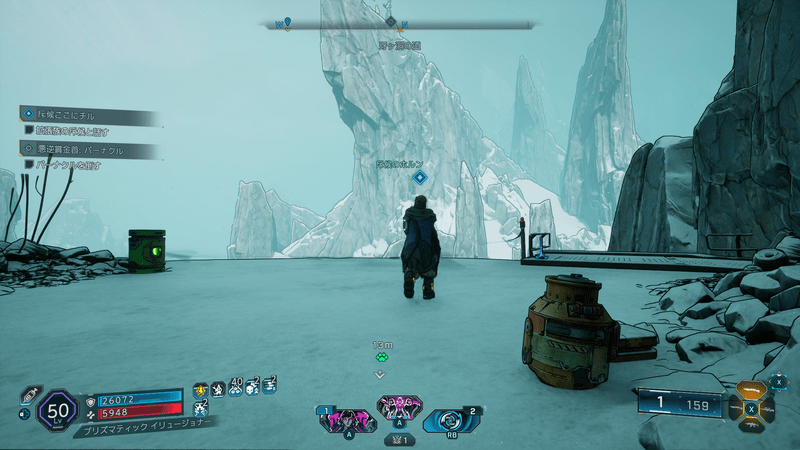This screenshot has height=450, width=800.
Task: Click the buff icon showing 40
Action: [237, 388]
